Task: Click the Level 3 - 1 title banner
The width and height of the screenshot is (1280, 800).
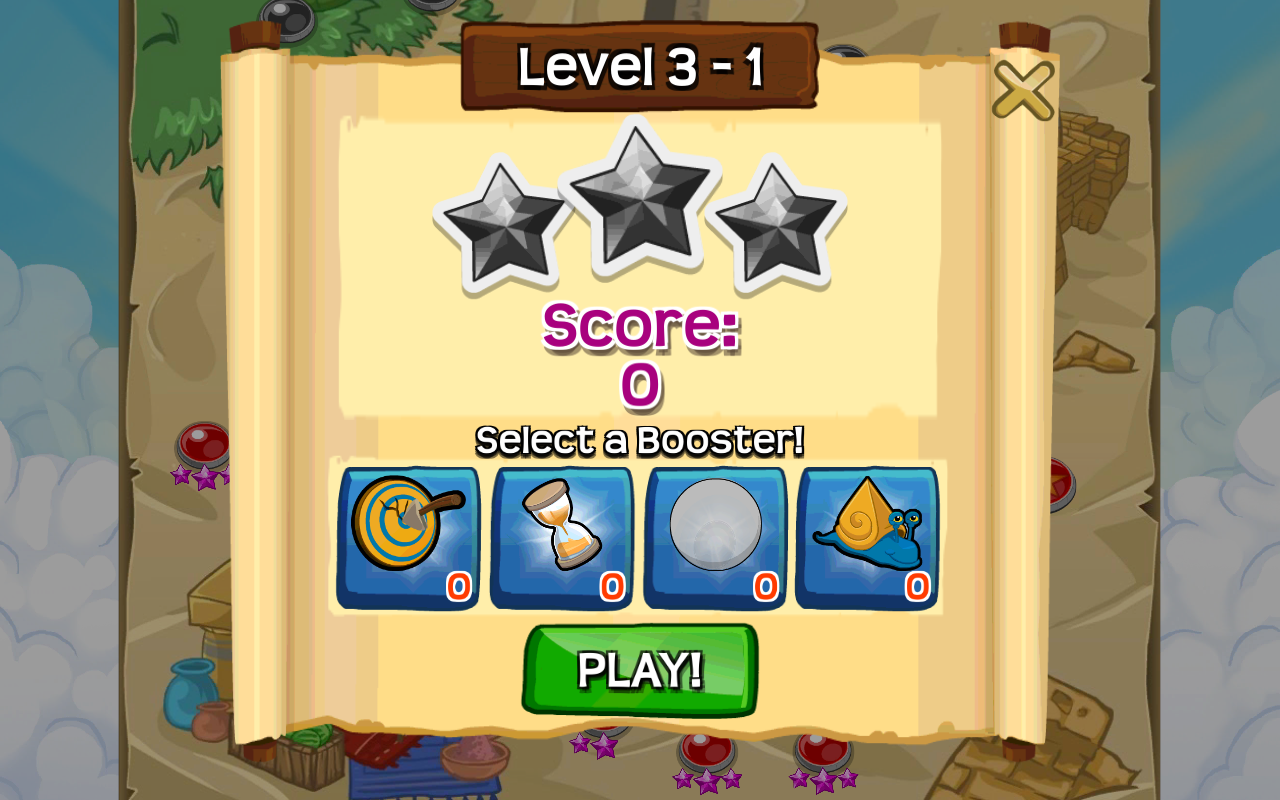Action: click(x=640, y=64)
